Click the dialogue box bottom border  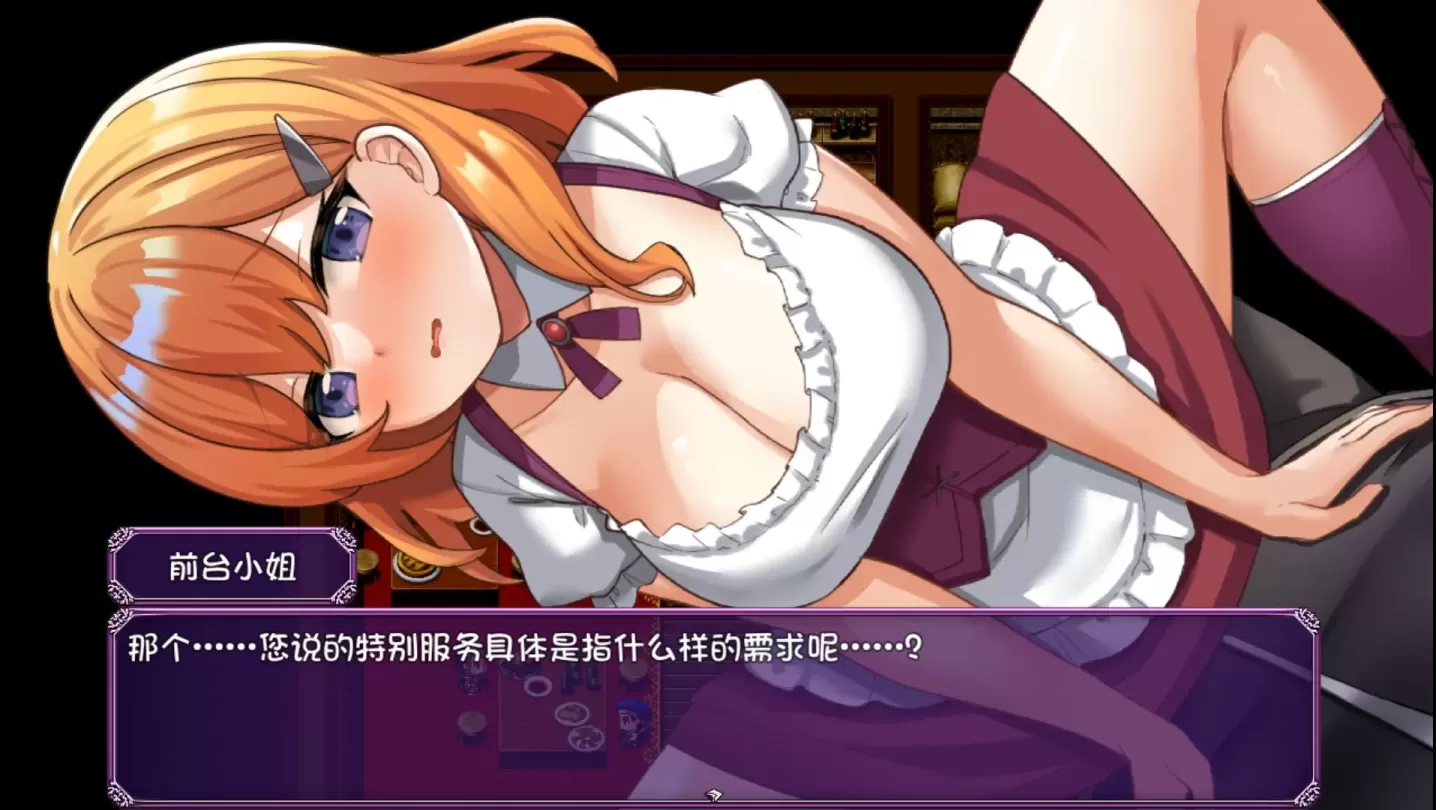click(x=700, y=800)
